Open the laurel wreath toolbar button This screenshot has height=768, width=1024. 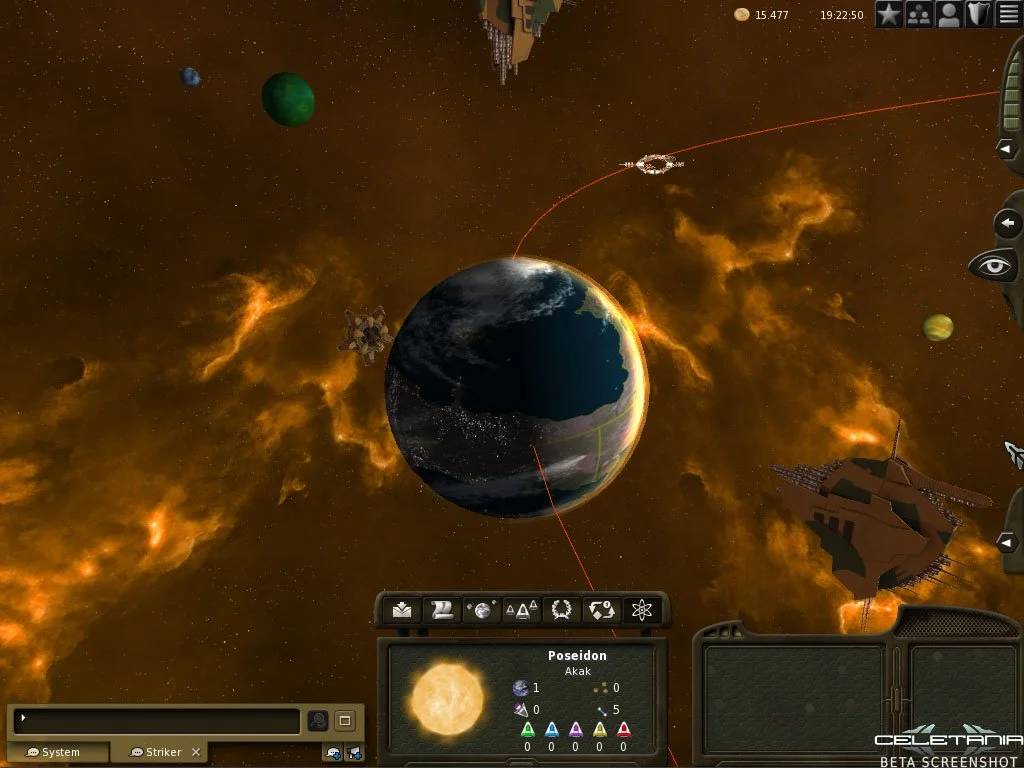click(562, 610)
